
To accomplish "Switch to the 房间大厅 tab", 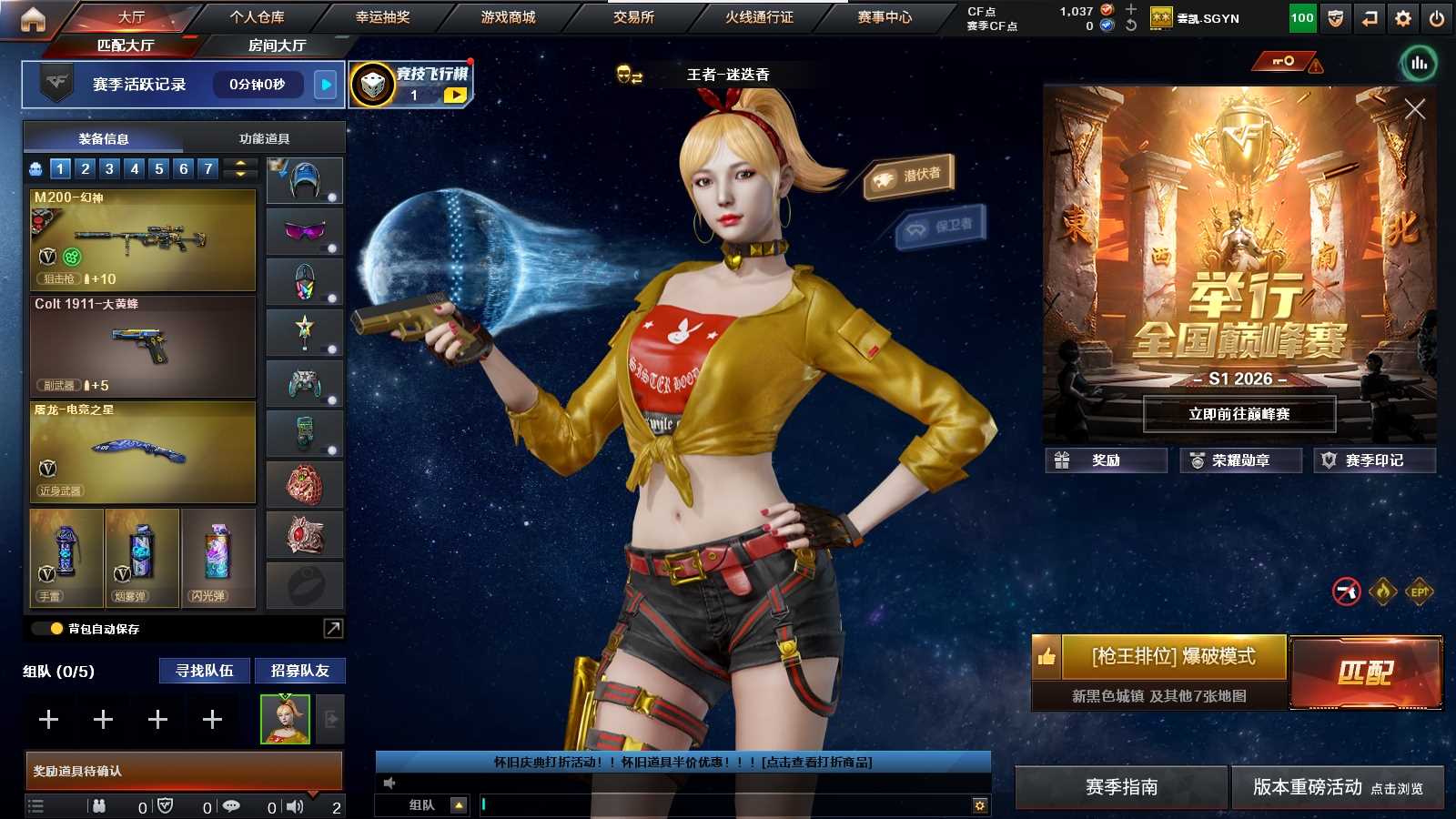I will click(277, 45).
